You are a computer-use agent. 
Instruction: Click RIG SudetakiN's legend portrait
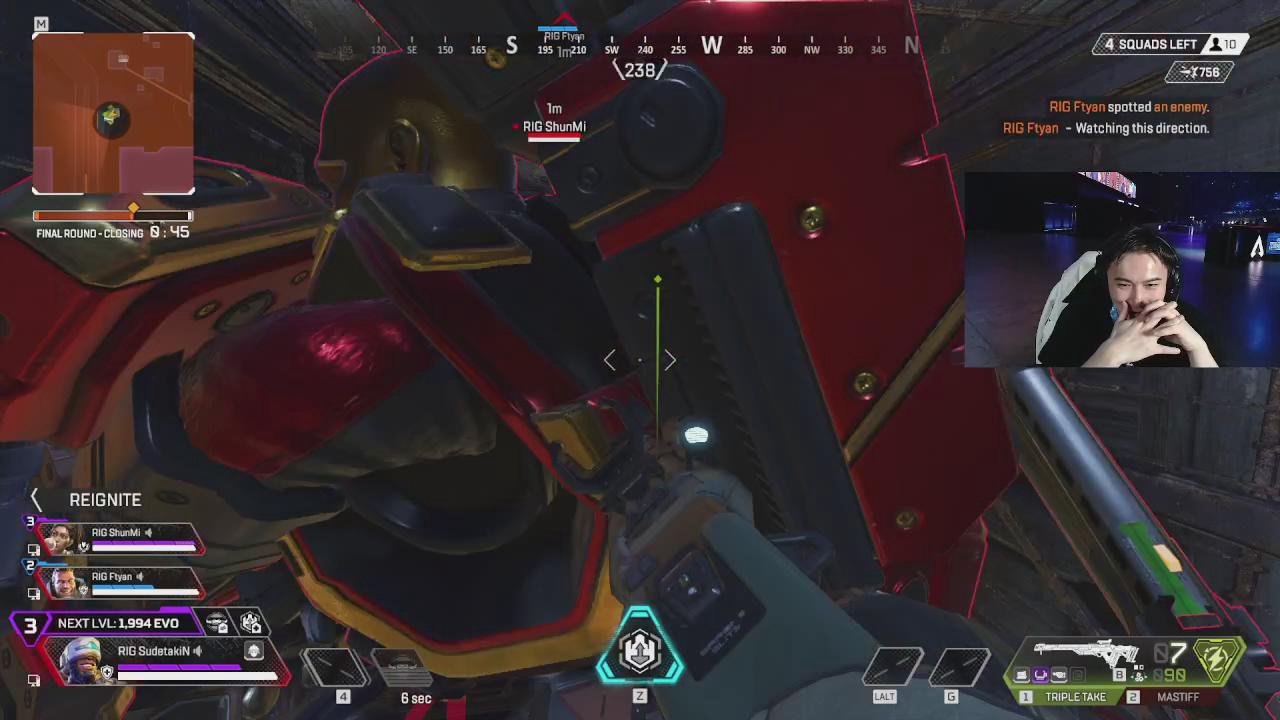83,661
